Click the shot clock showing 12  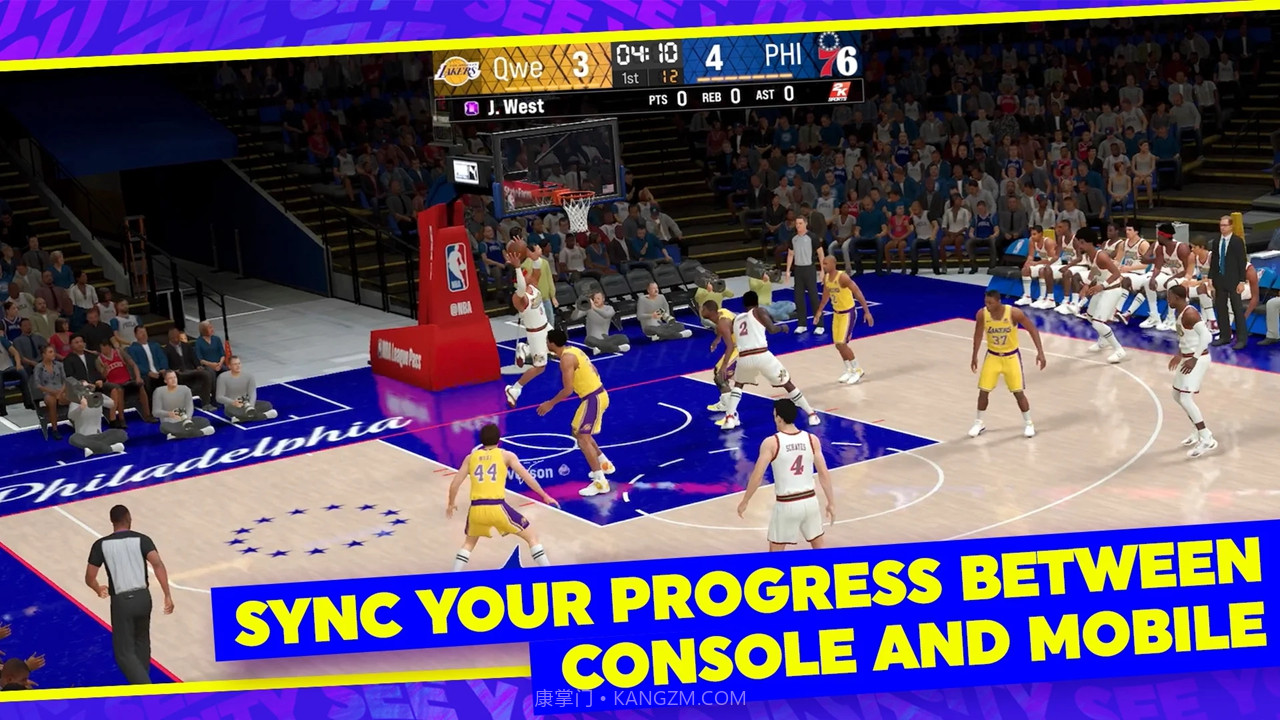[x=671, y=79]
